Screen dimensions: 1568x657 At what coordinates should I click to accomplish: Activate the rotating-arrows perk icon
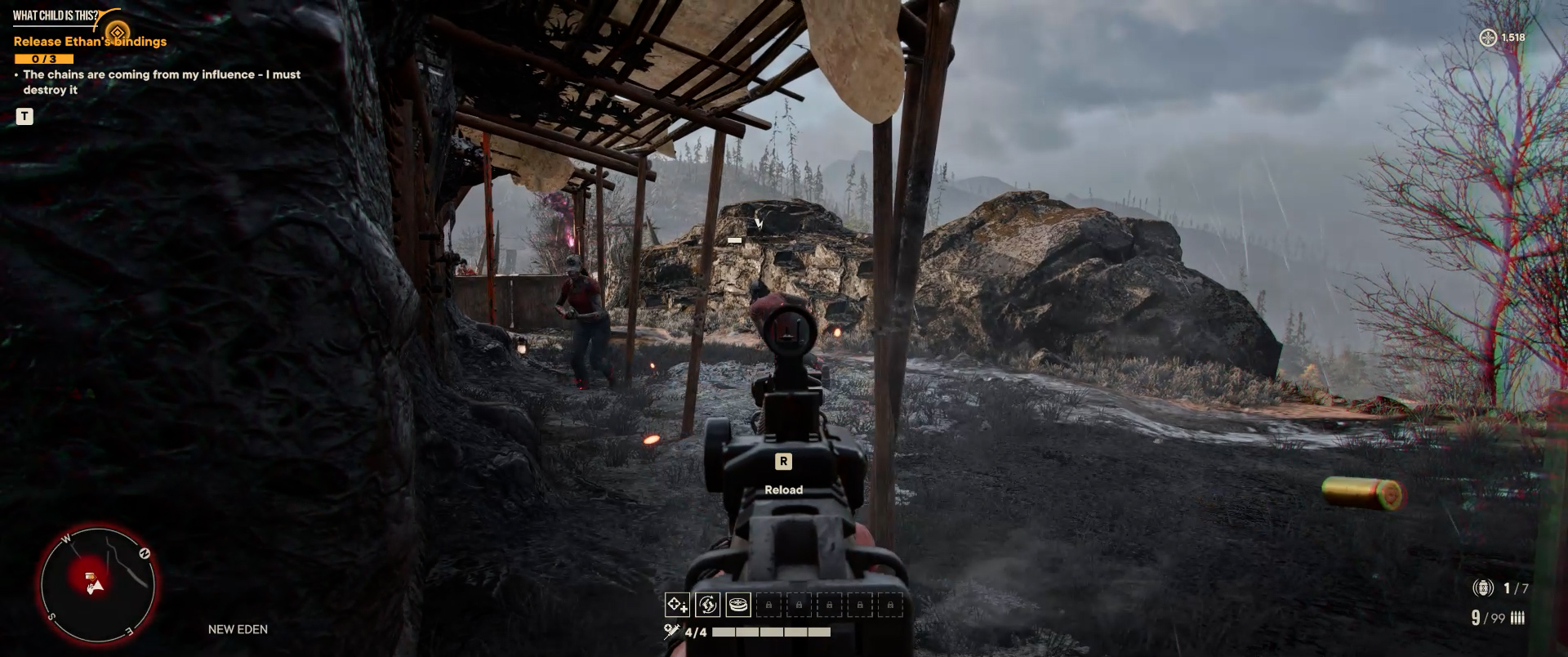(x=707, y=605)
